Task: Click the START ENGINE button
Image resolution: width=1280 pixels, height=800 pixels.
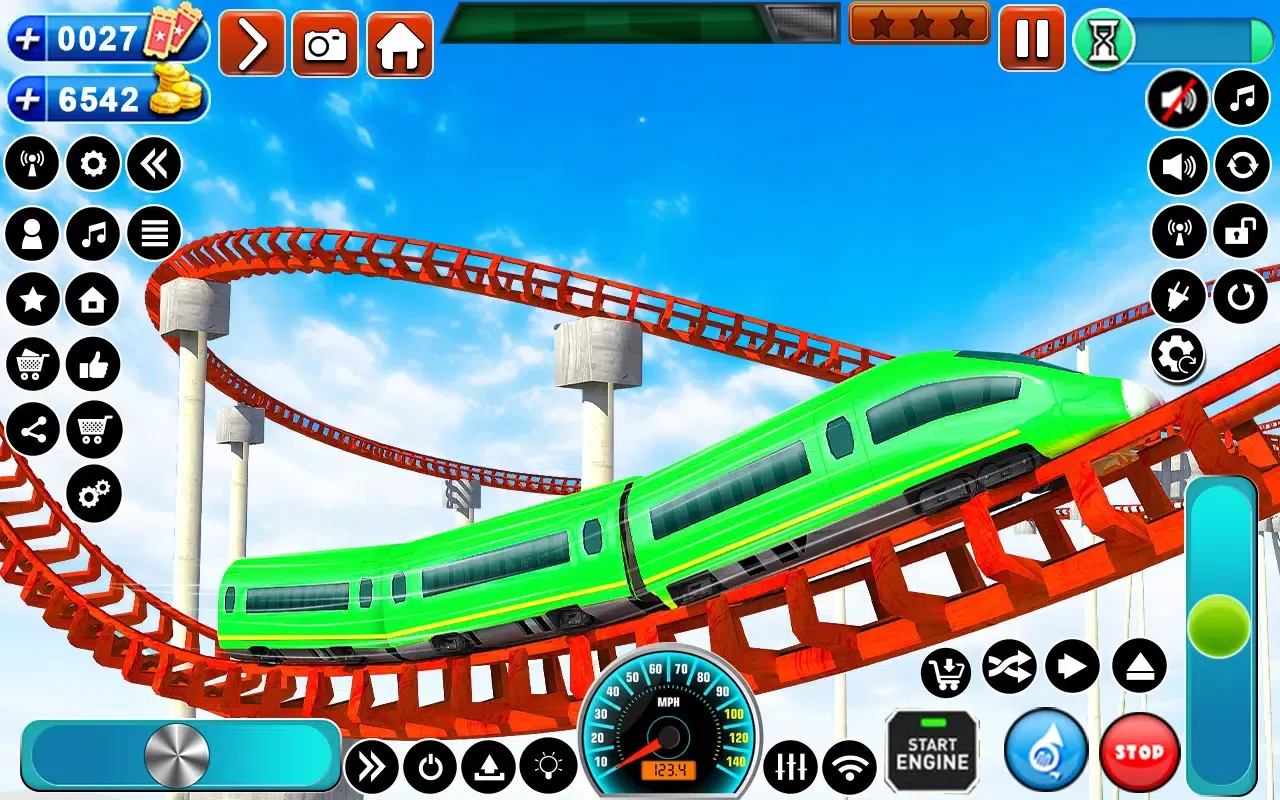Action: click(932, 751)
